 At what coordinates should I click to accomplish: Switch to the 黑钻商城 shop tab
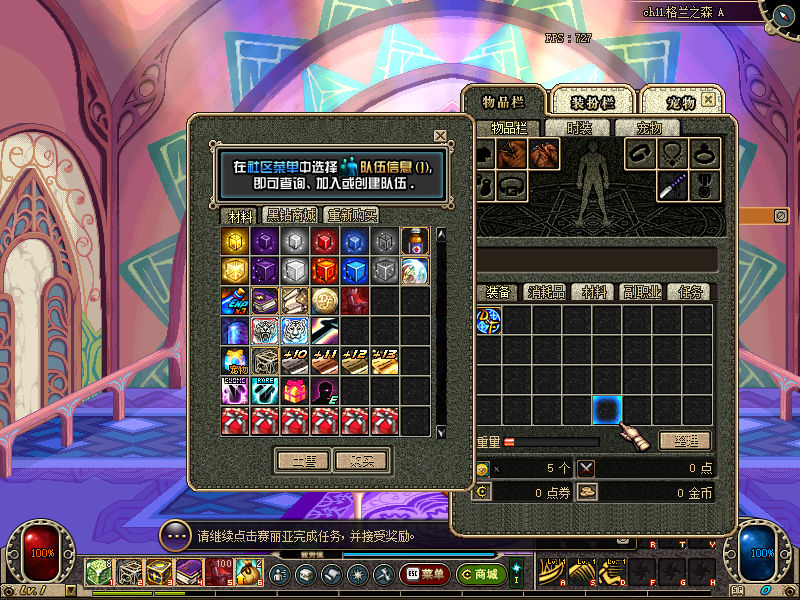[290, 215]
